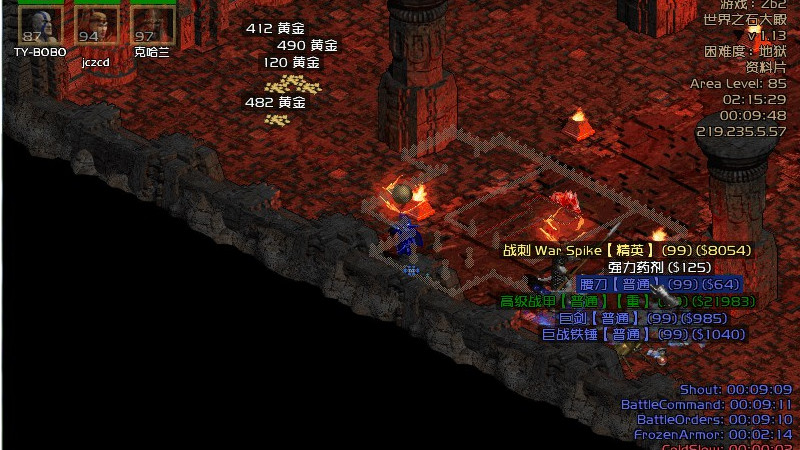Select TY-BOBO's party portrait

[x=39, y=24]
